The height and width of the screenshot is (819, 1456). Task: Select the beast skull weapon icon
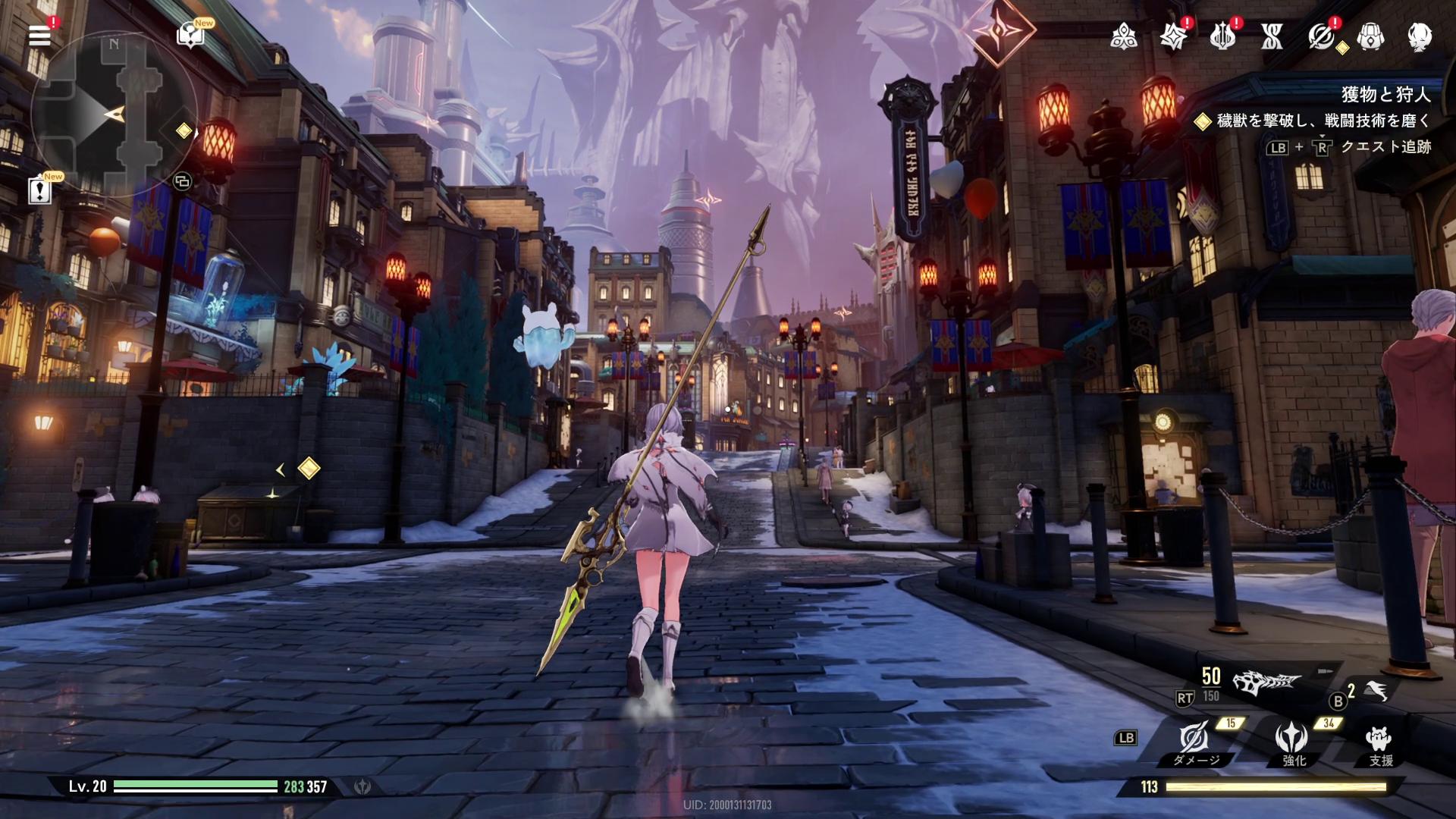(x=1265, y=683)
